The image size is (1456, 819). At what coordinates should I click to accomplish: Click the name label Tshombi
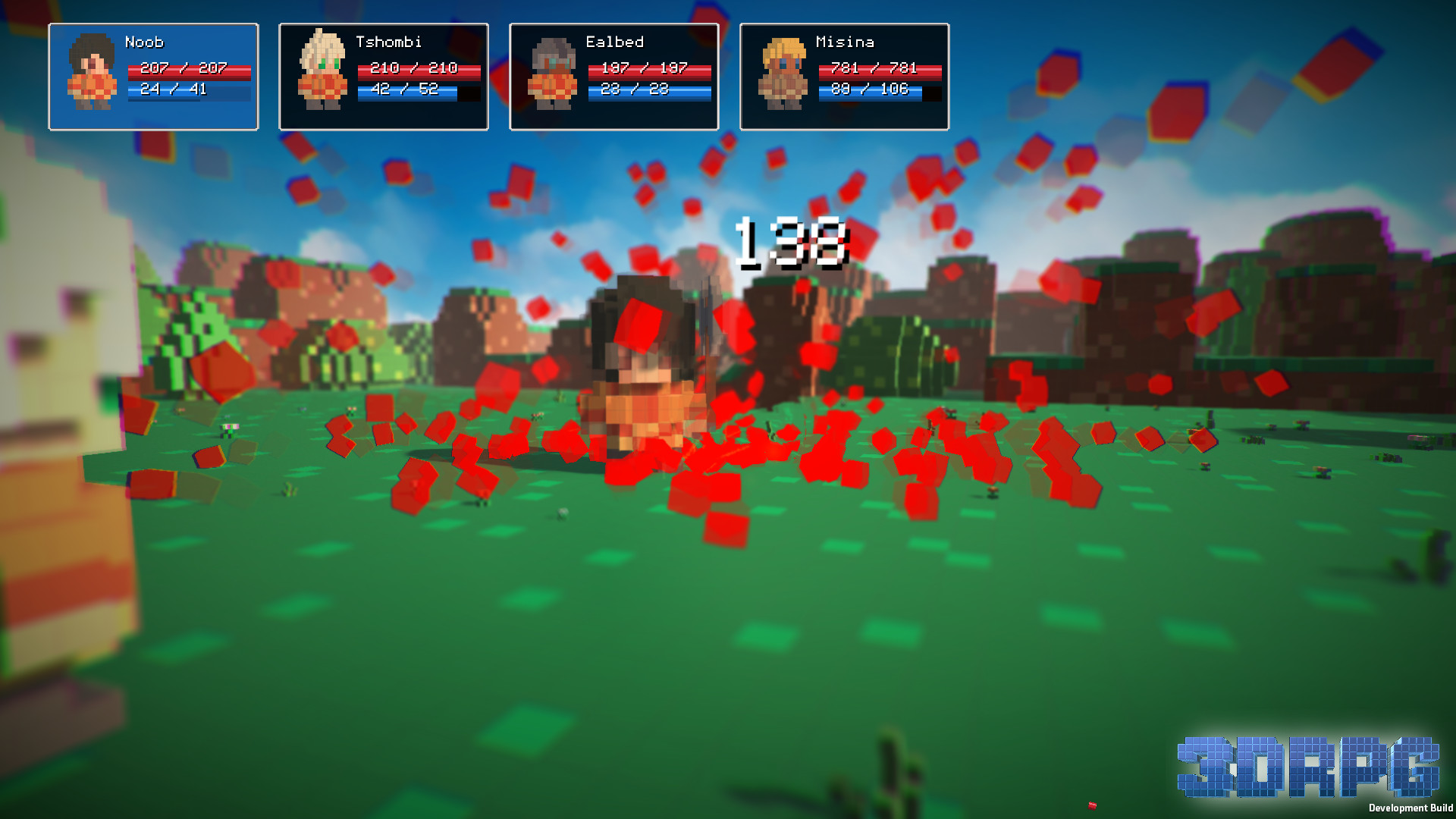(389, 42)
